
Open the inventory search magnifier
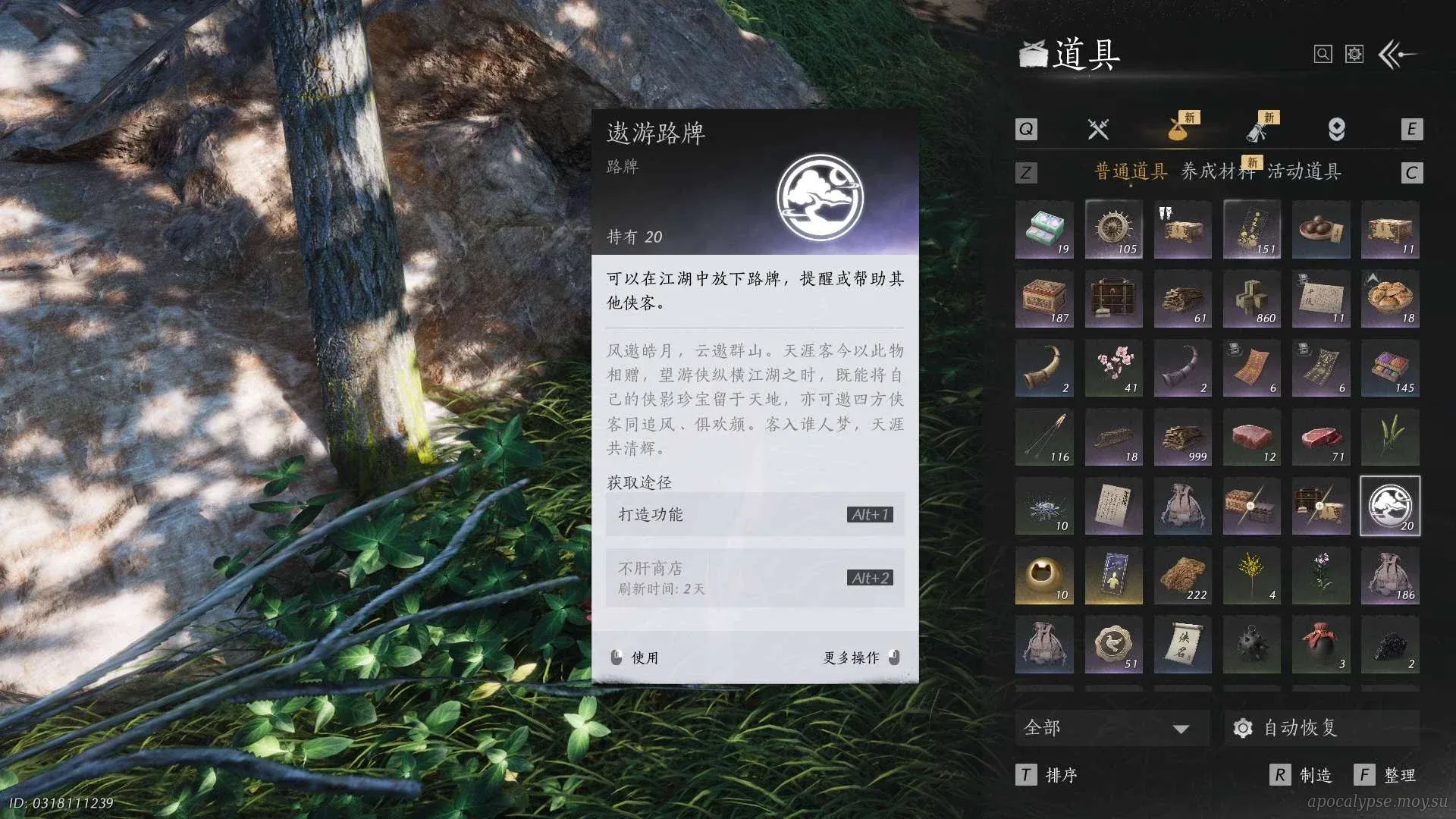[1323, 55]
